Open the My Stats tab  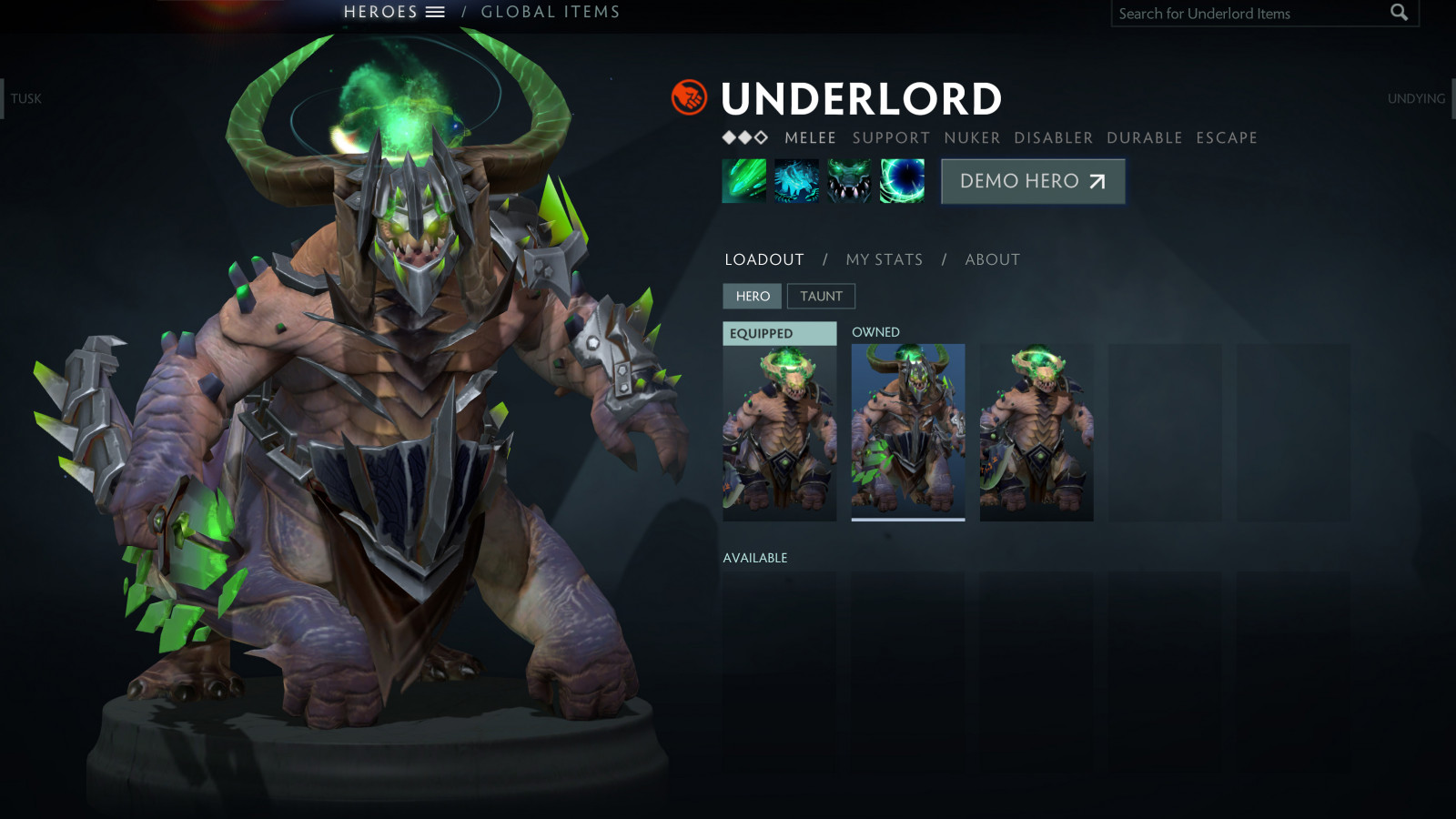[x=884, y=259]
